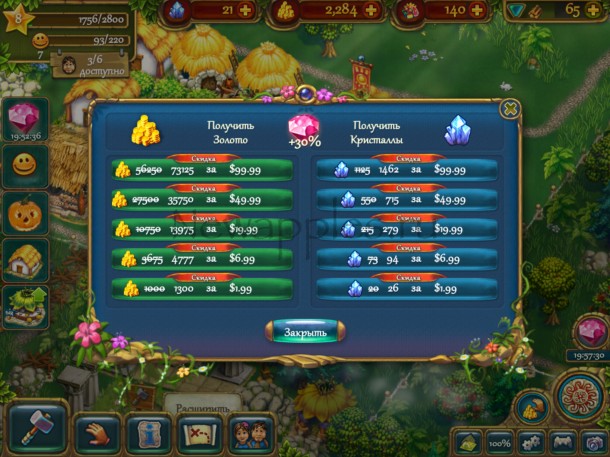
Task: Open the treasure map icon
Action: point(199,431)
